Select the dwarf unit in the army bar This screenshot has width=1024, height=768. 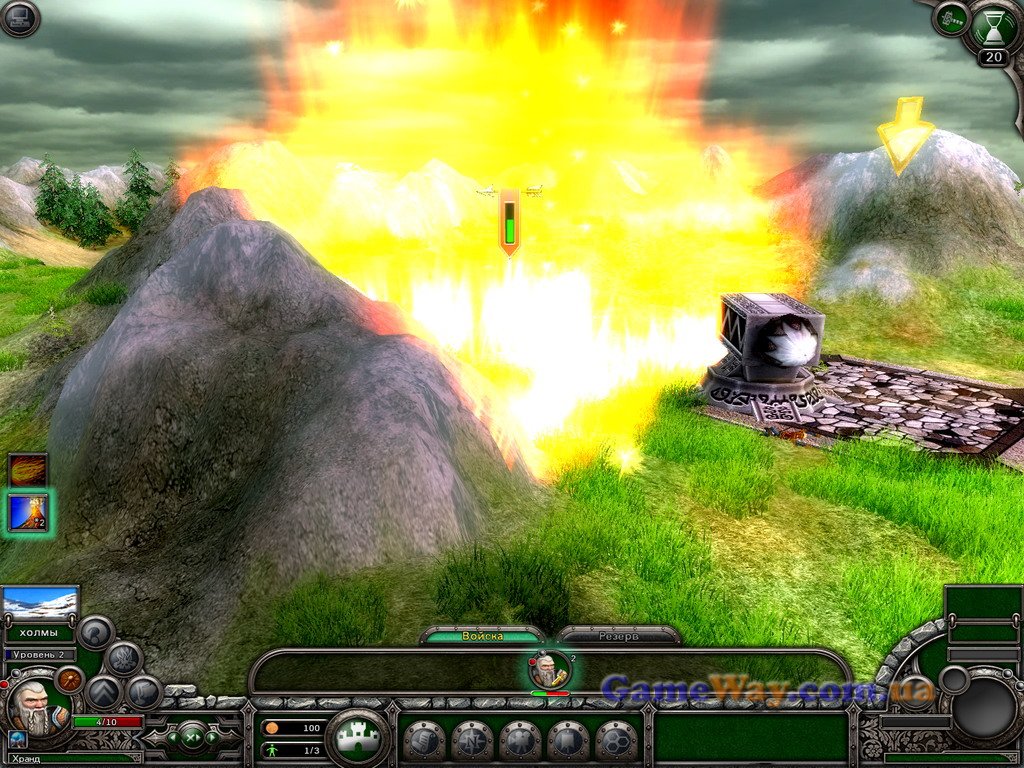549,670
